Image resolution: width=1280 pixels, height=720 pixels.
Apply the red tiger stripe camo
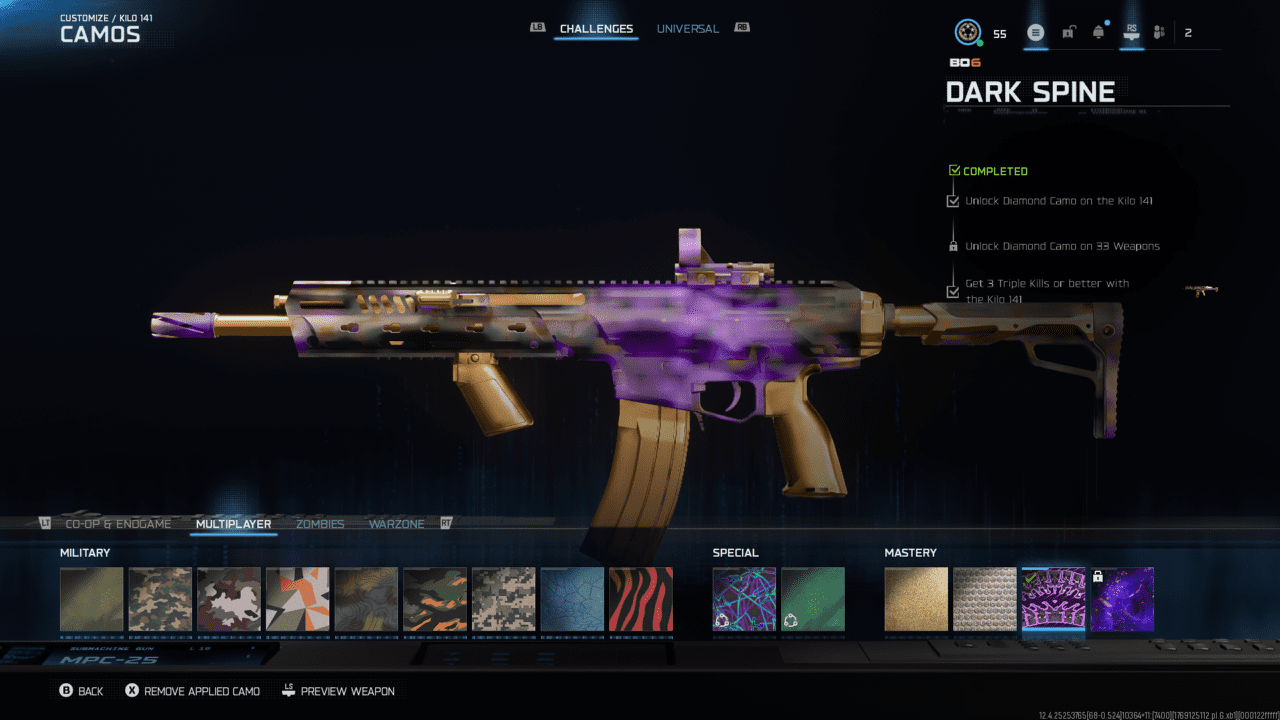640,600
